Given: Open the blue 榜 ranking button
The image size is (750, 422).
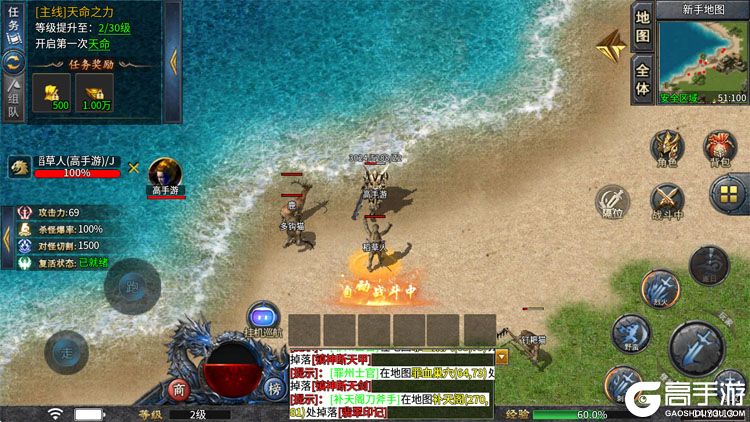Looking at the screenshot, I should coord(273,389).
